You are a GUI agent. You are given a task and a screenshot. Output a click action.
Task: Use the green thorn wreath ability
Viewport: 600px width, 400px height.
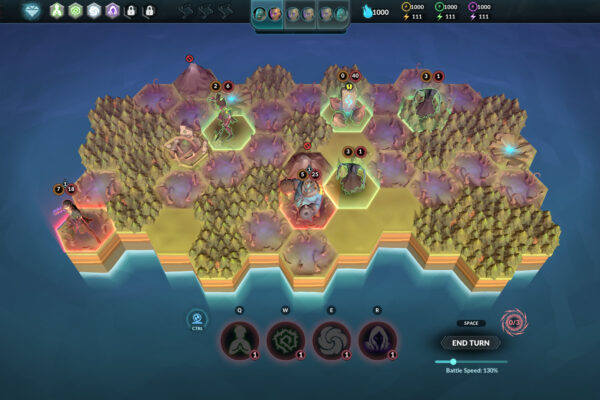[x=285, y=338]
